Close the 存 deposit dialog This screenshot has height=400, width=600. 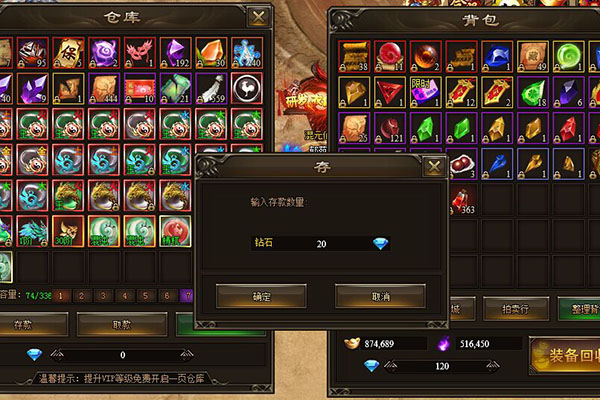pyautogui.click(x=434, y=167)
